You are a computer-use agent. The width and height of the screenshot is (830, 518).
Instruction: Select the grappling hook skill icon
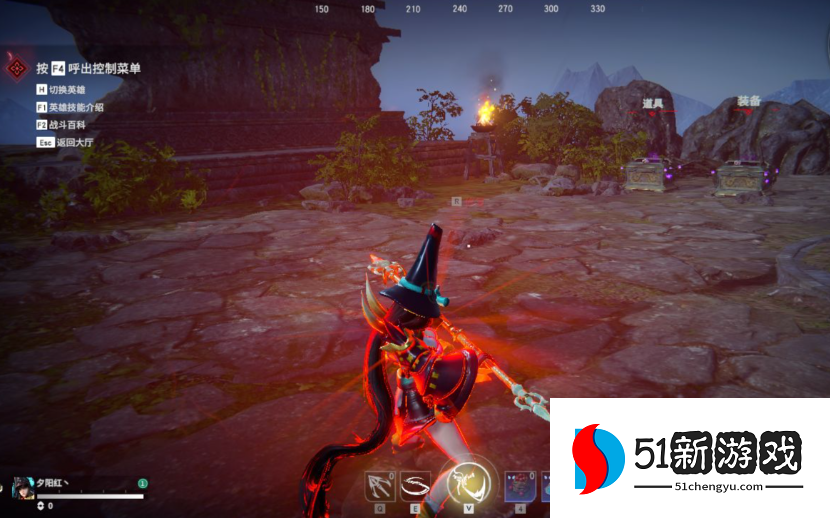[380, 486]
